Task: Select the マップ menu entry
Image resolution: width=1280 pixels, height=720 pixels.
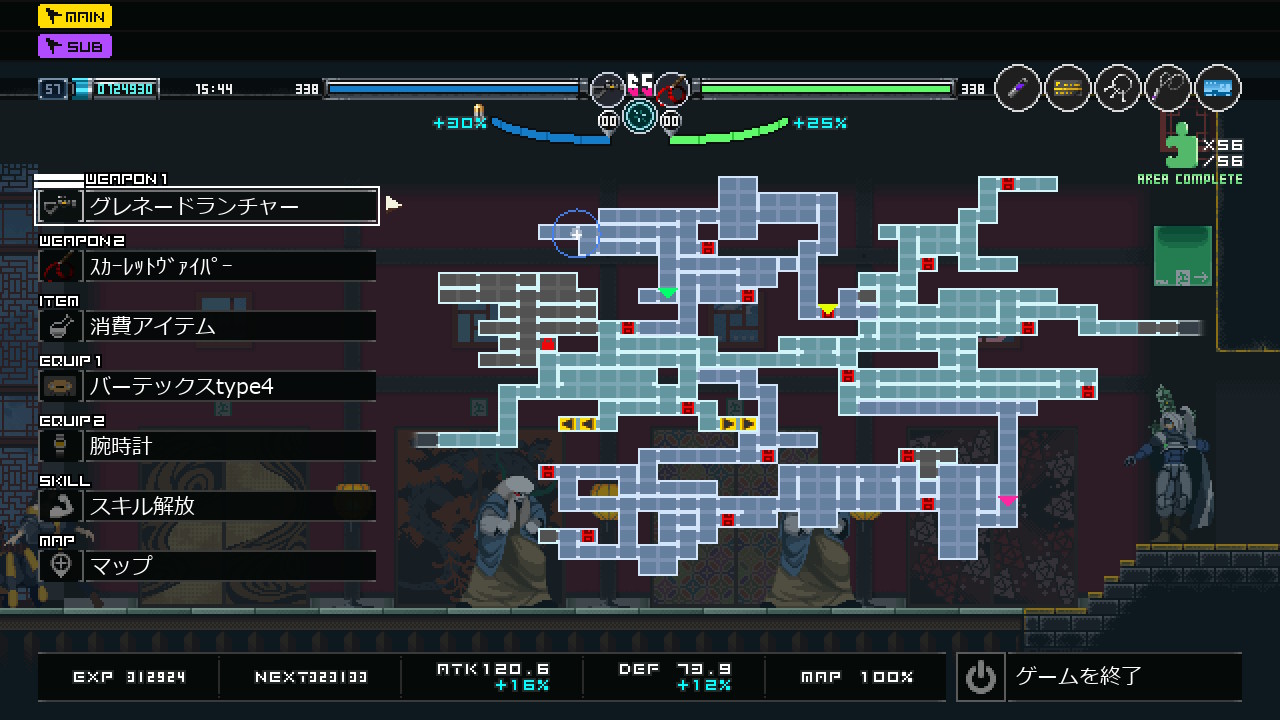Action: [207, 566]
